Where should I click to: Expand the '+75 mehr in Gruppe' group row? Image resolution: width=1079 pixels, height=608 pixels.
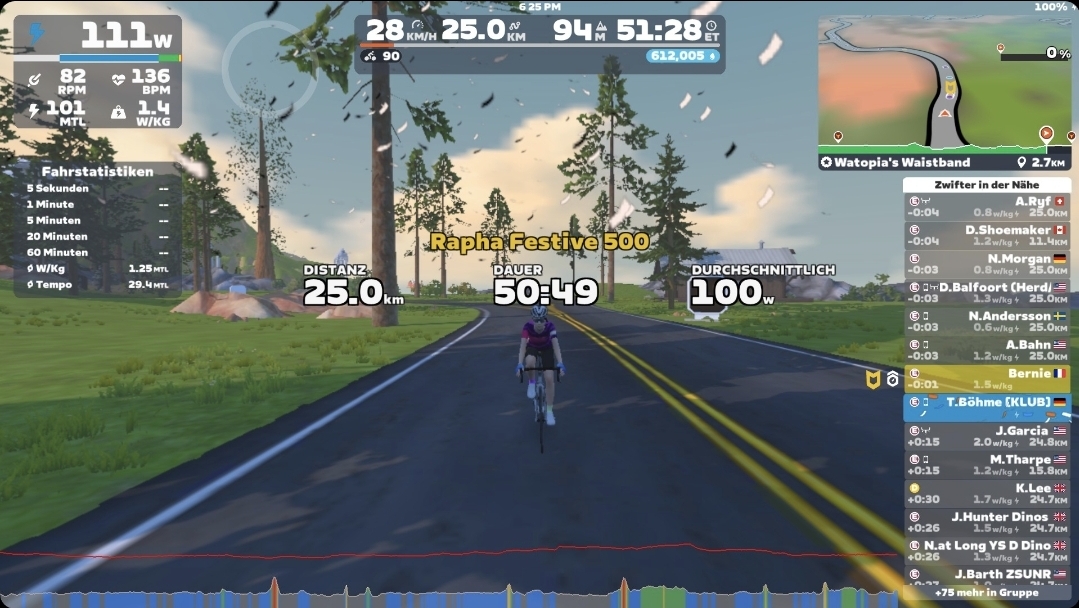tap(986, 592)
